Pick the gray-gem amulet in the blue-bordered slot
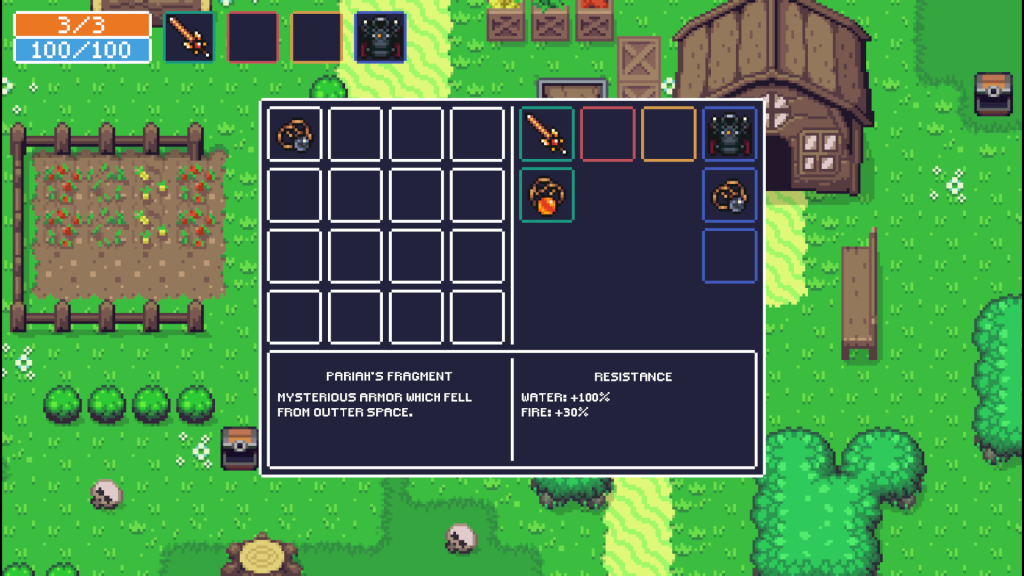The width and height of the screenshot is (1024, 576). click(729, 195)
